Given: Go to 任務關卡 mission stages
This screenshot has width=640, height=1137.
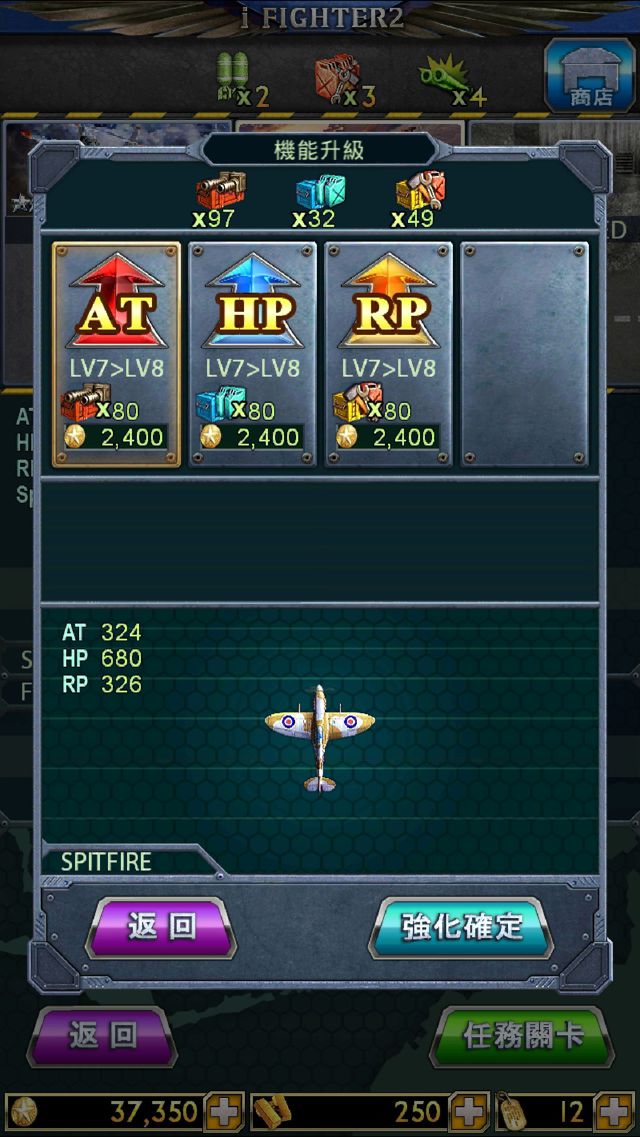Looking at the screenshot, I should pos(522,1036).
